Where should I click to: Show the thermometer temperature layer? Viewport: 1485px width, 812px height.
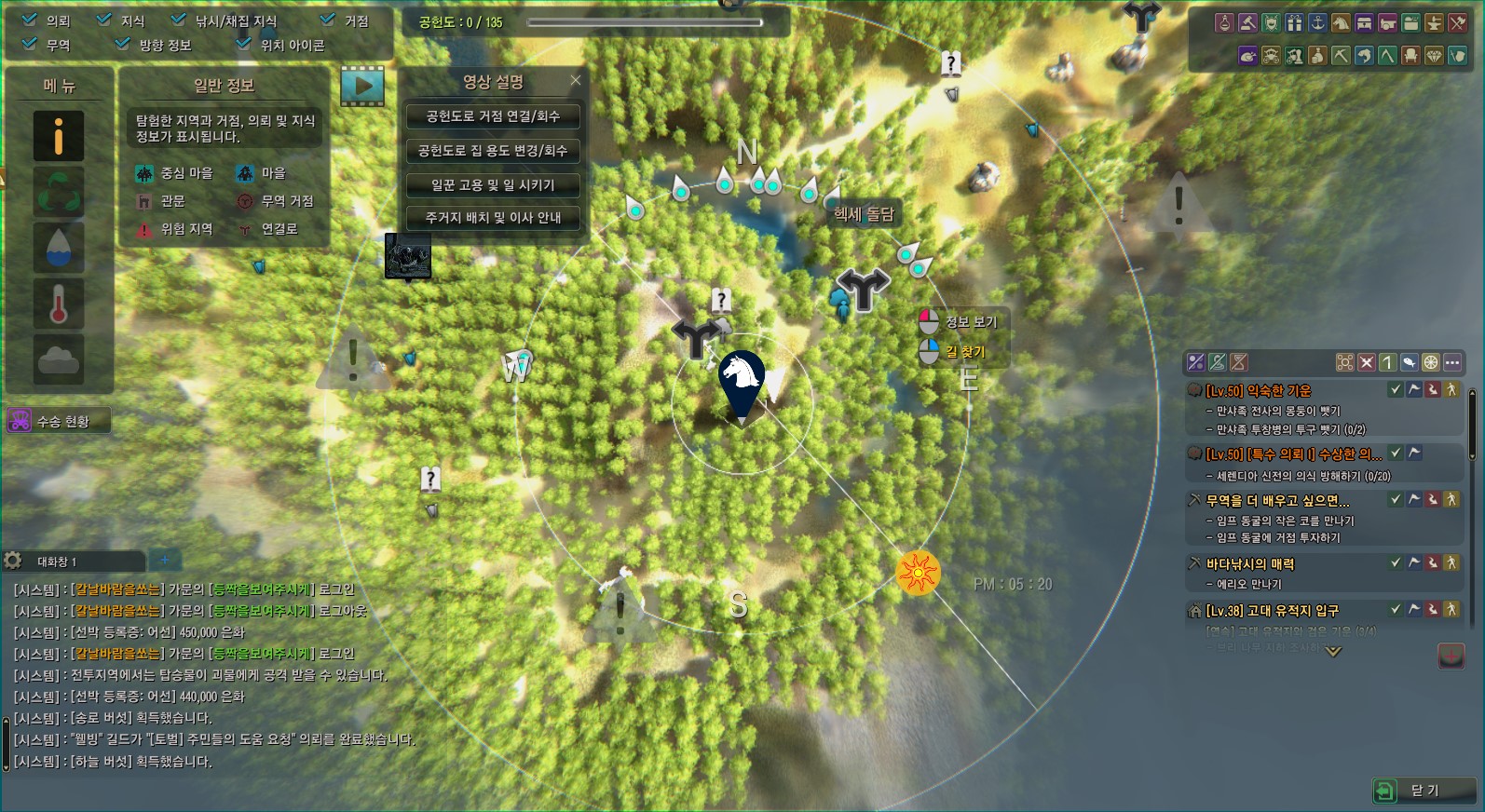pyautogui.click(x=59, y=304)
